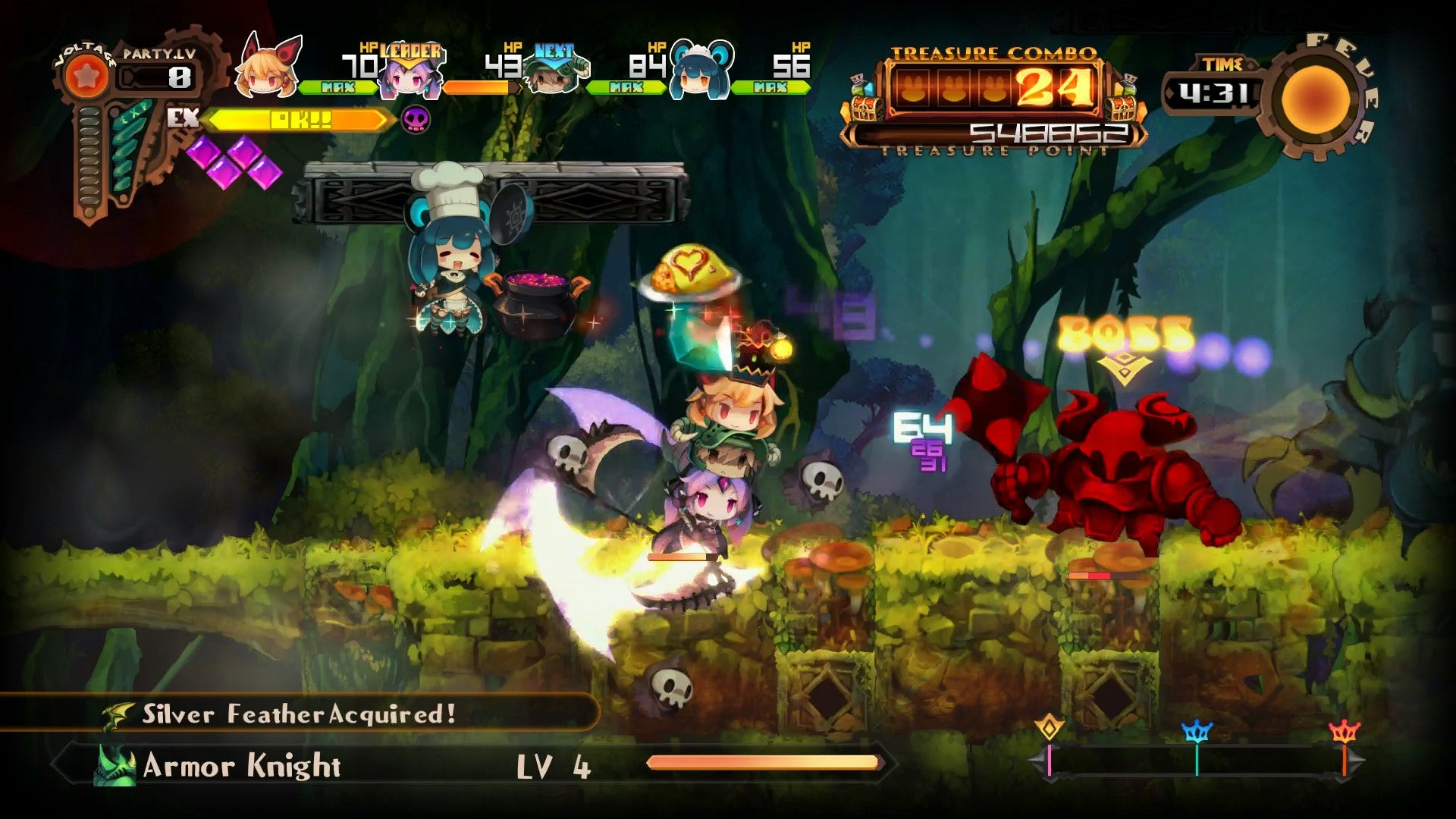This screenshot has height=819, width=1456.
Task: Click the purple skull icon beside EX gauge
Action: coord(416,119)
